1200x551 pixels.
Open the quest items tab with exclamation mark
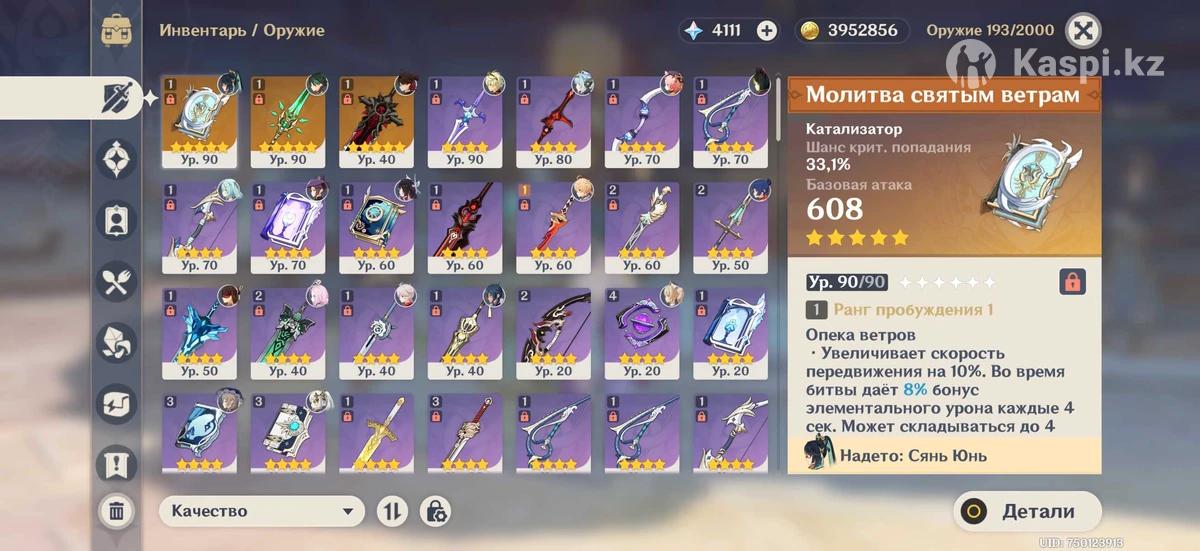[x=116, y=464]
